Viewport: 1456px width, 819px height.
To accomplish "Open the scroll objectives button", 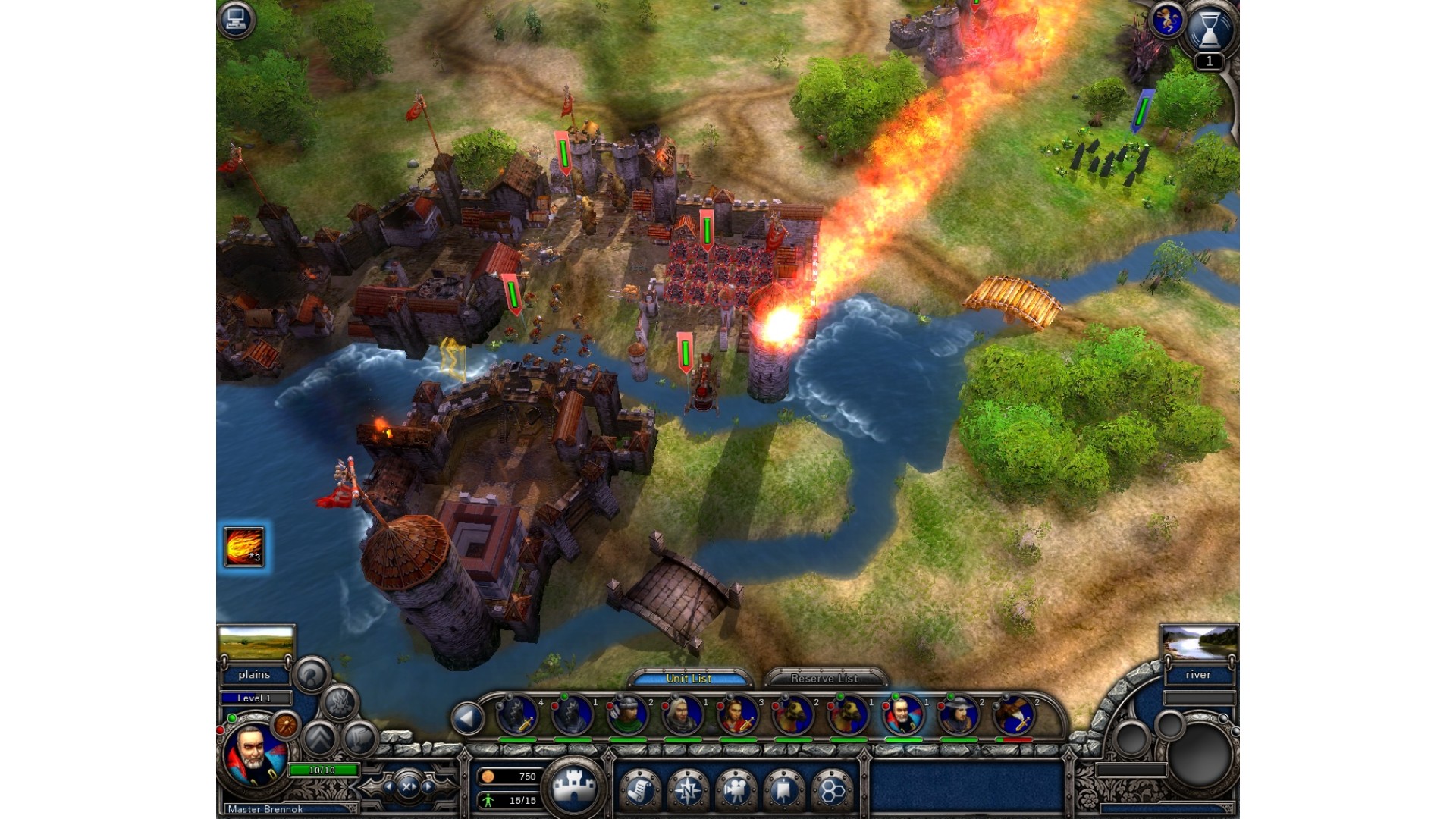I will pos(640,789).
